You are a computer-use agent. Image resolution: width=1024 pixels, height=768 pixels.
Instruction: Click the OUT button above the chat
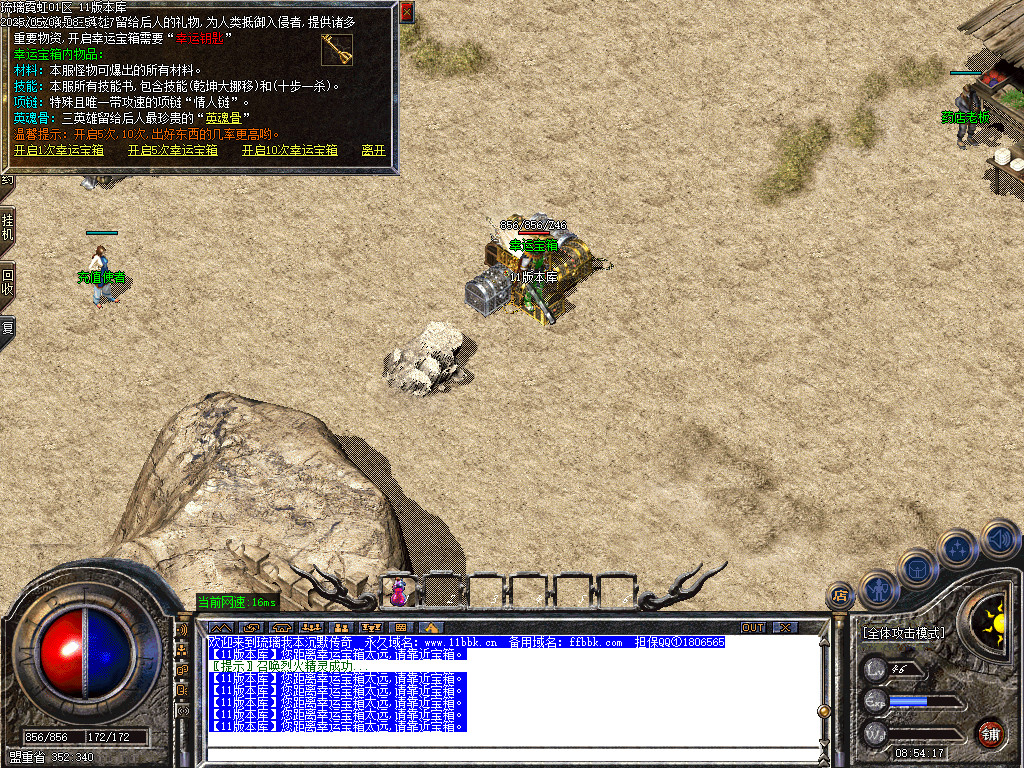[753, 627]
